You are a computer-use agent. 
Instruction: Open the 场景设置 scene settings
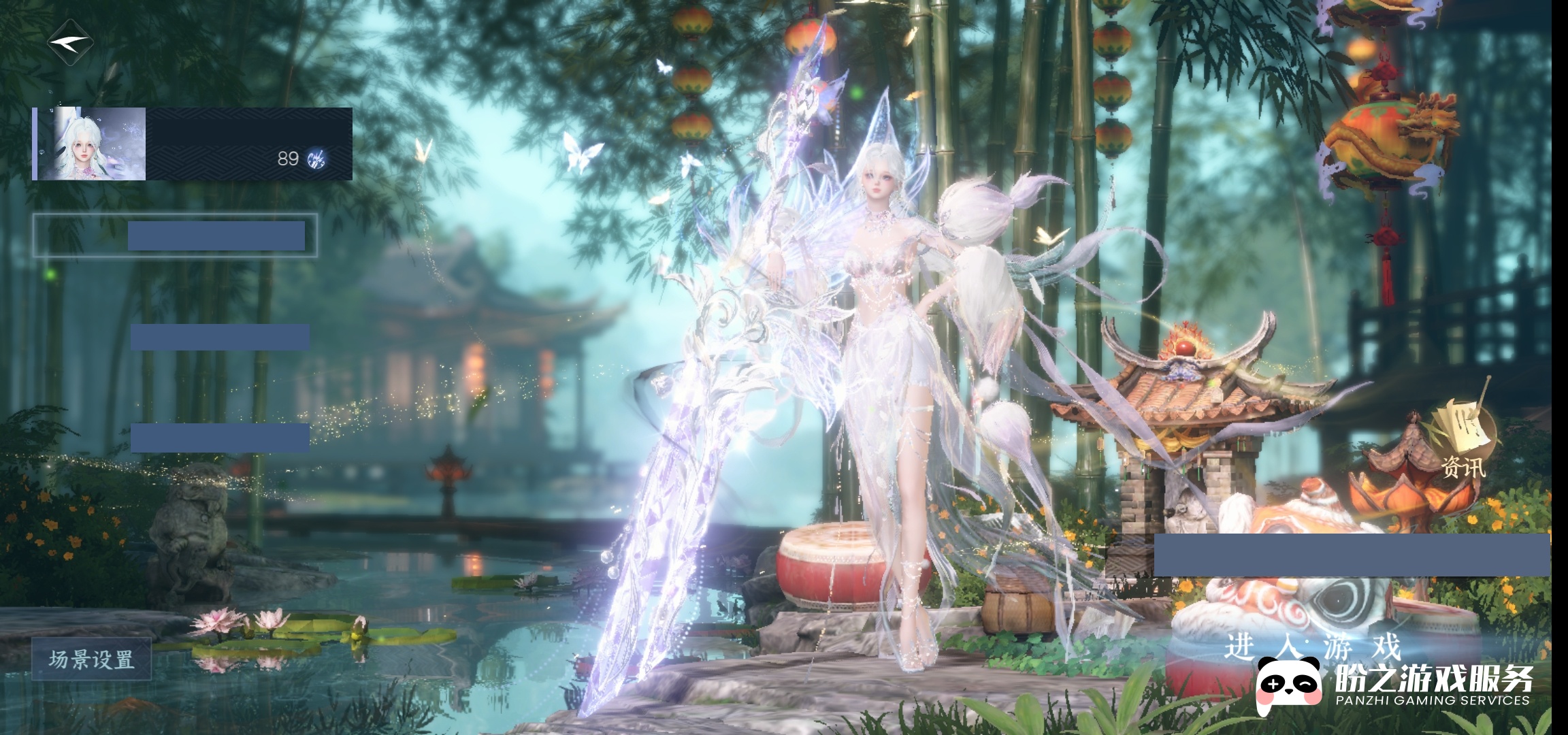pos(91,659)
